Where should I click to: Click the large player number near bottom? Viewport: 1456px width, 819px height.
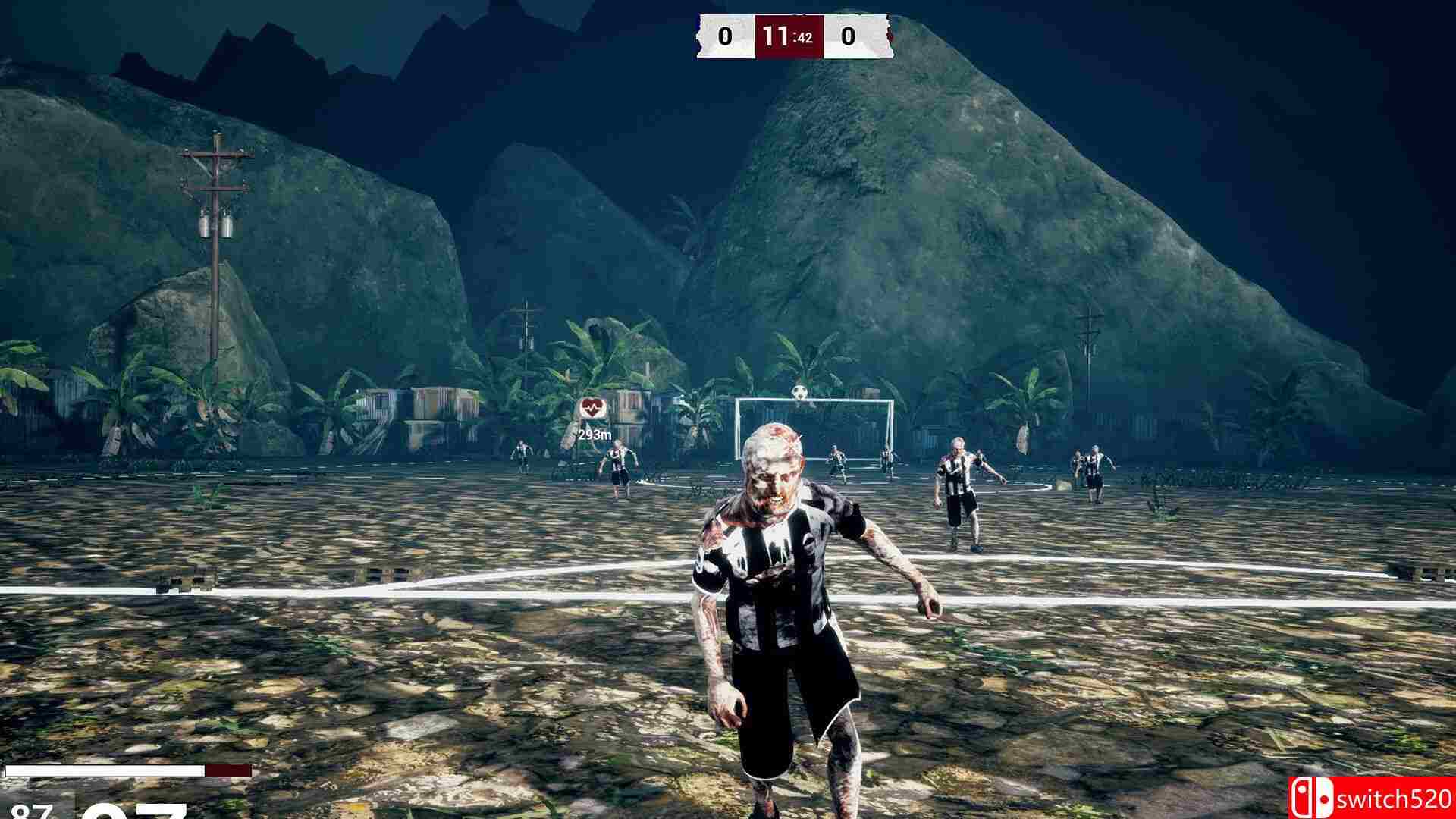click(136, 813)
